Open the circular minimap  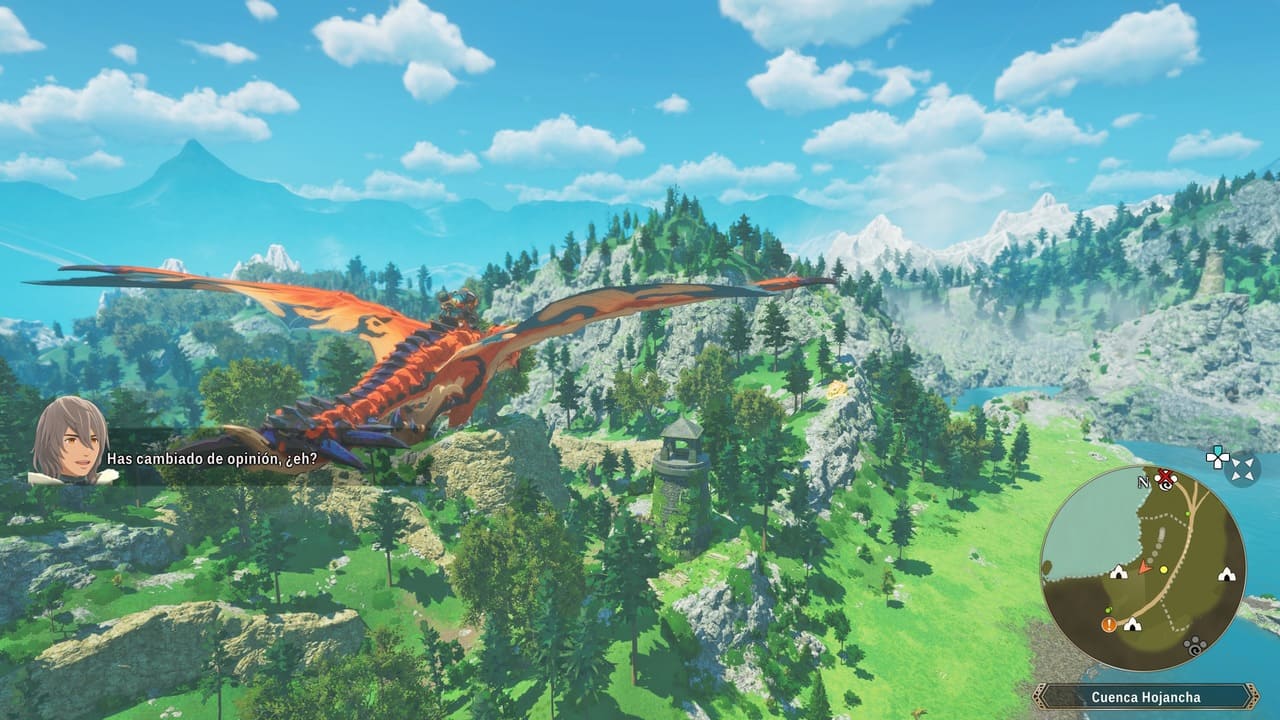click(x=1142, y=567)
